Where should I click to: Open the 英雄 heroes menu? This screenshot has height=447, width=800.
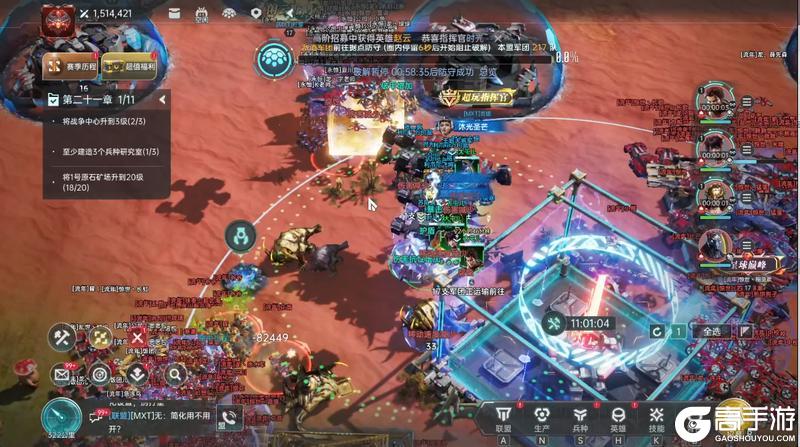pyautogui.click(x=617, y=419)
